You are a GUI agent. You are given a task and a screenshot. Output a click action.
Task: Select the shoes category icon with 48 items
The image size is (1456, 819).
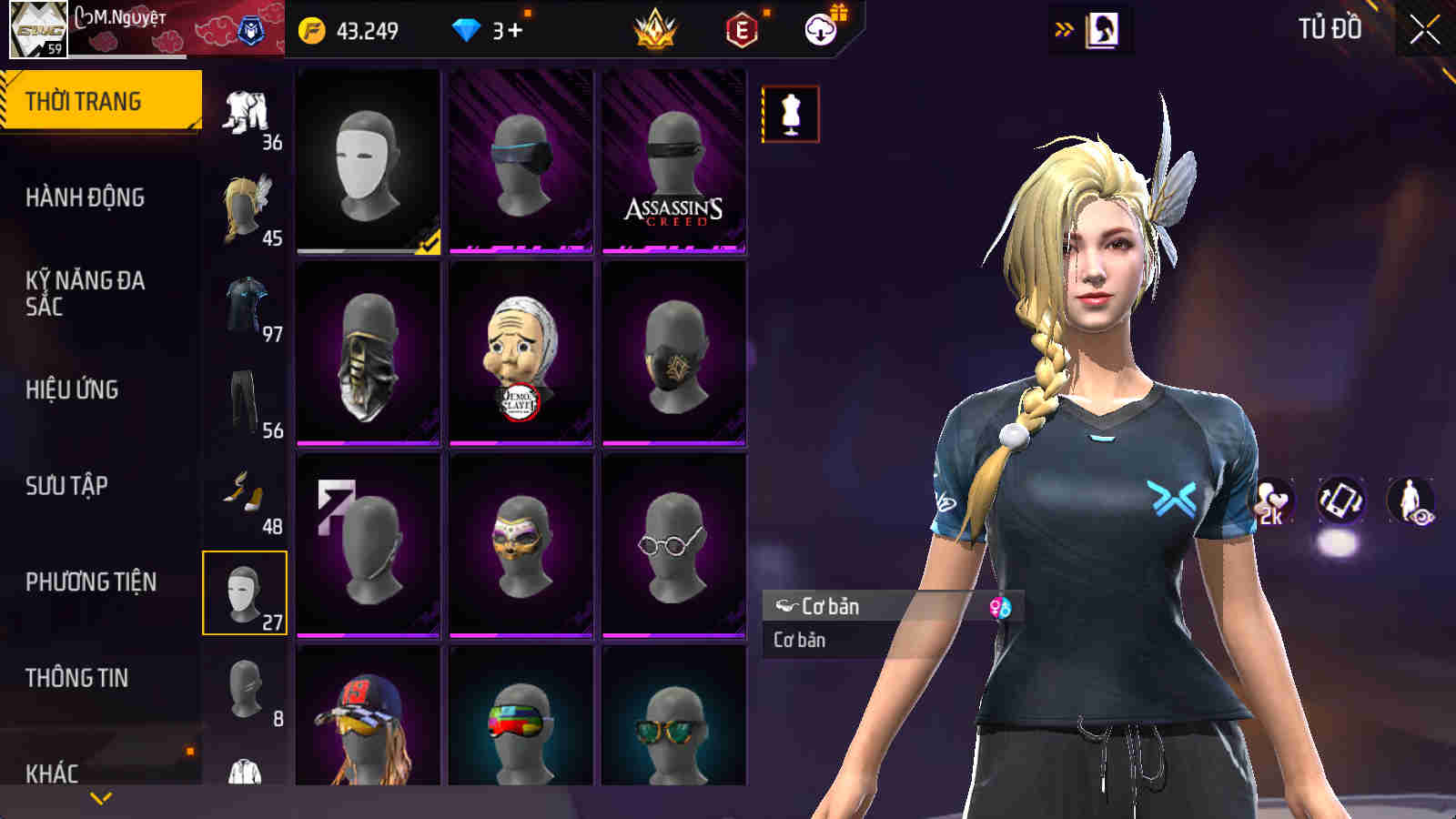[x=245, y=491]
